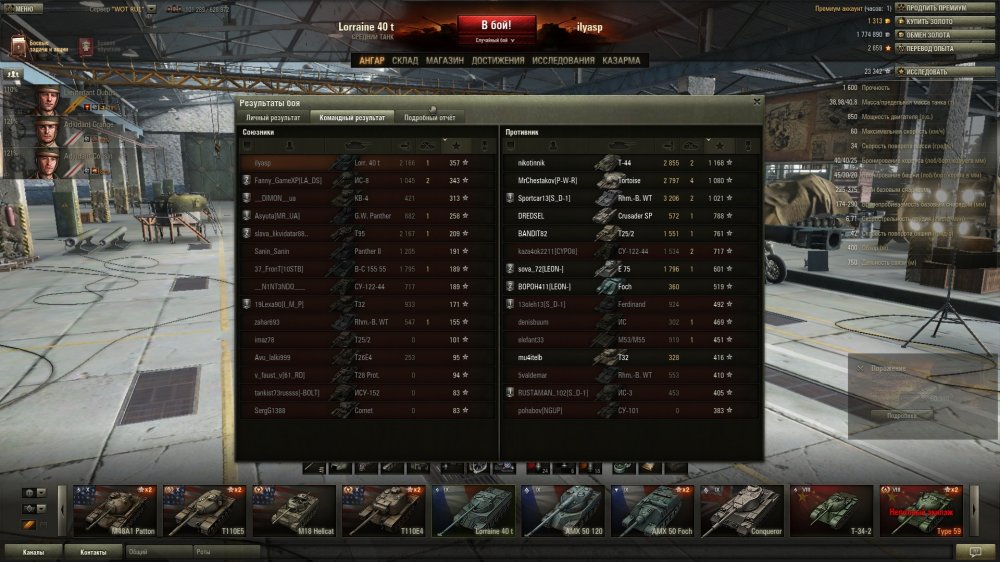The width and height of the screenshot is (1000, 562).
Task: Open the МЕНЮ button
Action: [23, 8]
